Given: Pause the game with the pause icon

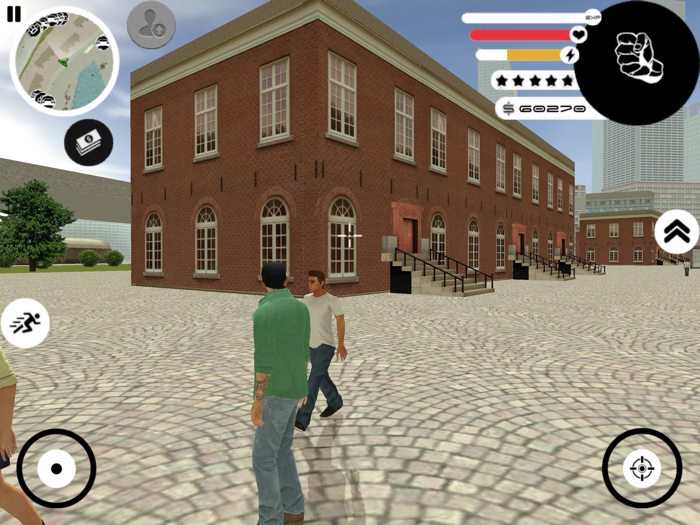Looking at the screenshot, I should pos(13,14).
